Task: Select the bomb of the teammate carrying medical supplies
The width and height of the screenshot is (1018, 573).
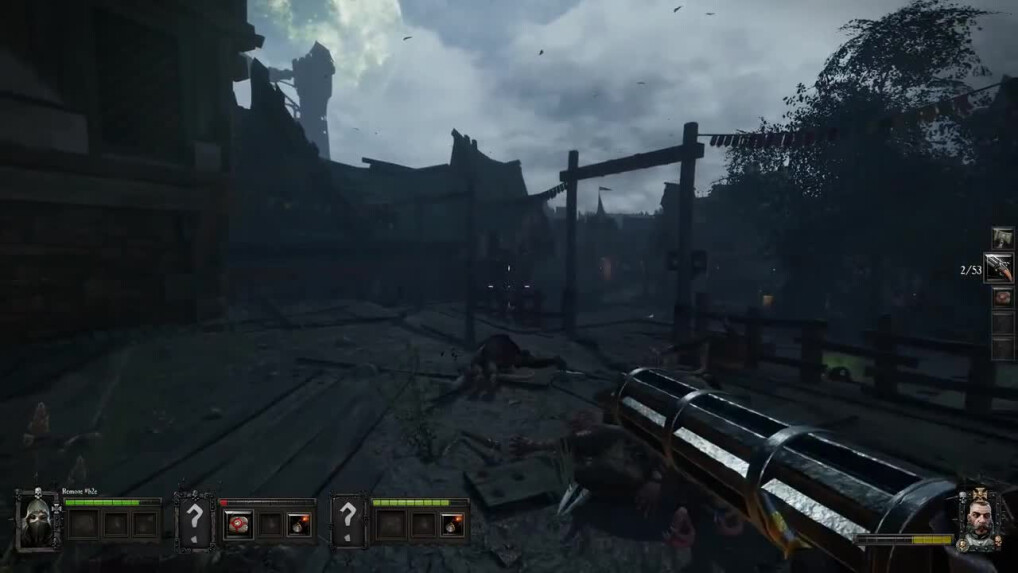Action: (298, 523)
